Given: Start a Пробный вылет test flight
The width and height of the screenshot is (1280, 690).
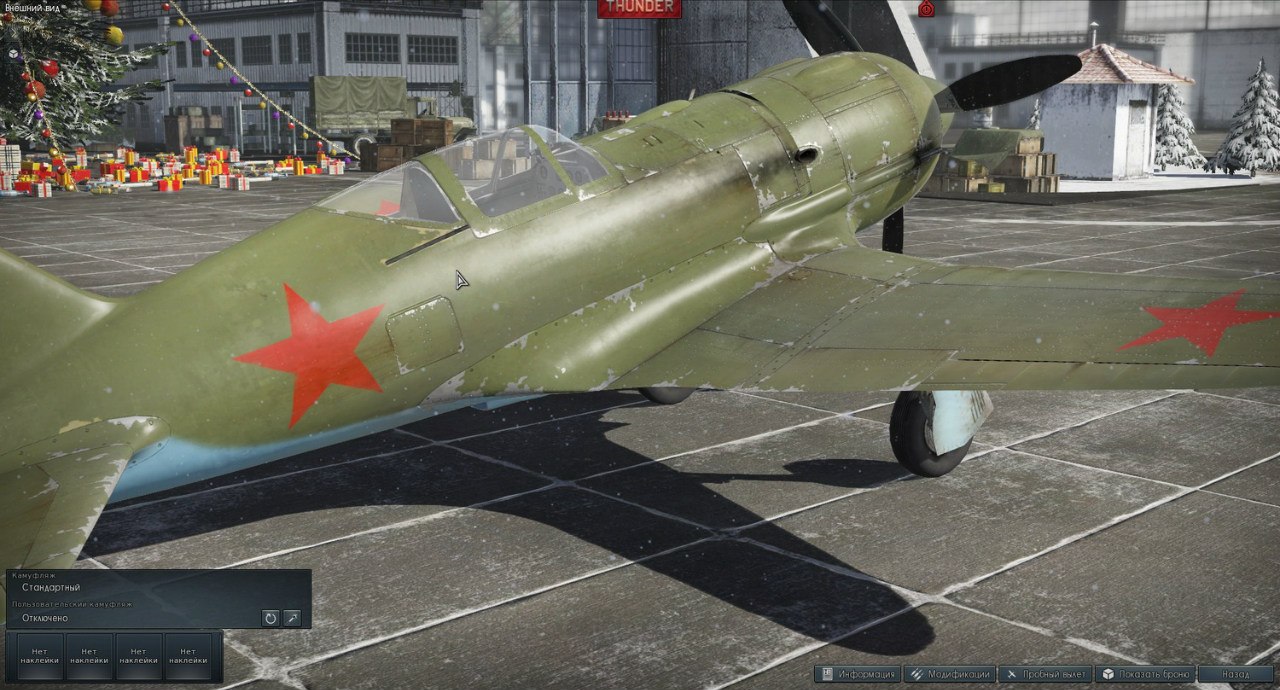Looking at the screenshot, I should pyautogui.click(x=1045, y=675).
